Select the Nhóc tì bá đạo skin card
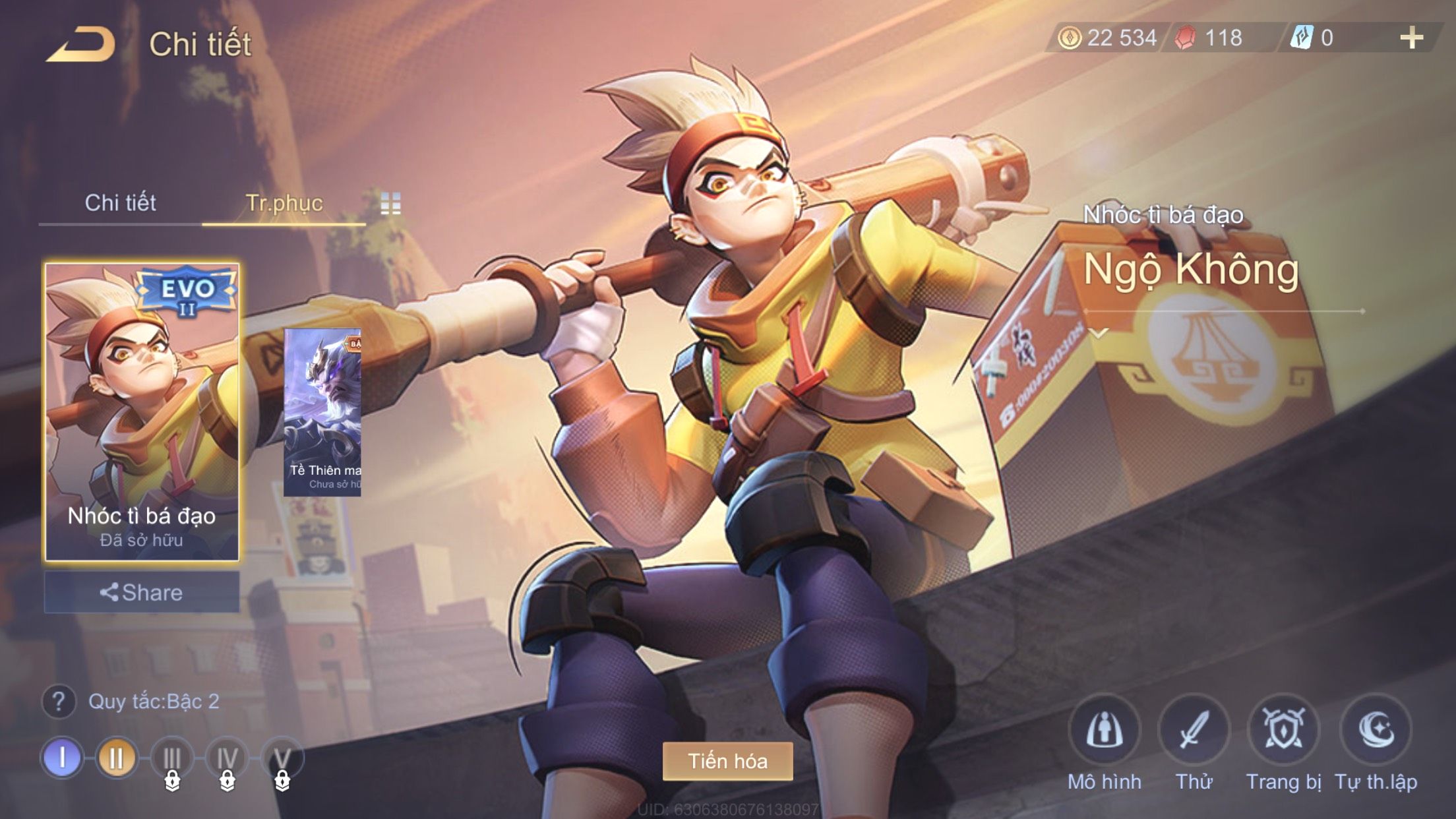This screenshot has height=819, width=1456. (142, 412)
